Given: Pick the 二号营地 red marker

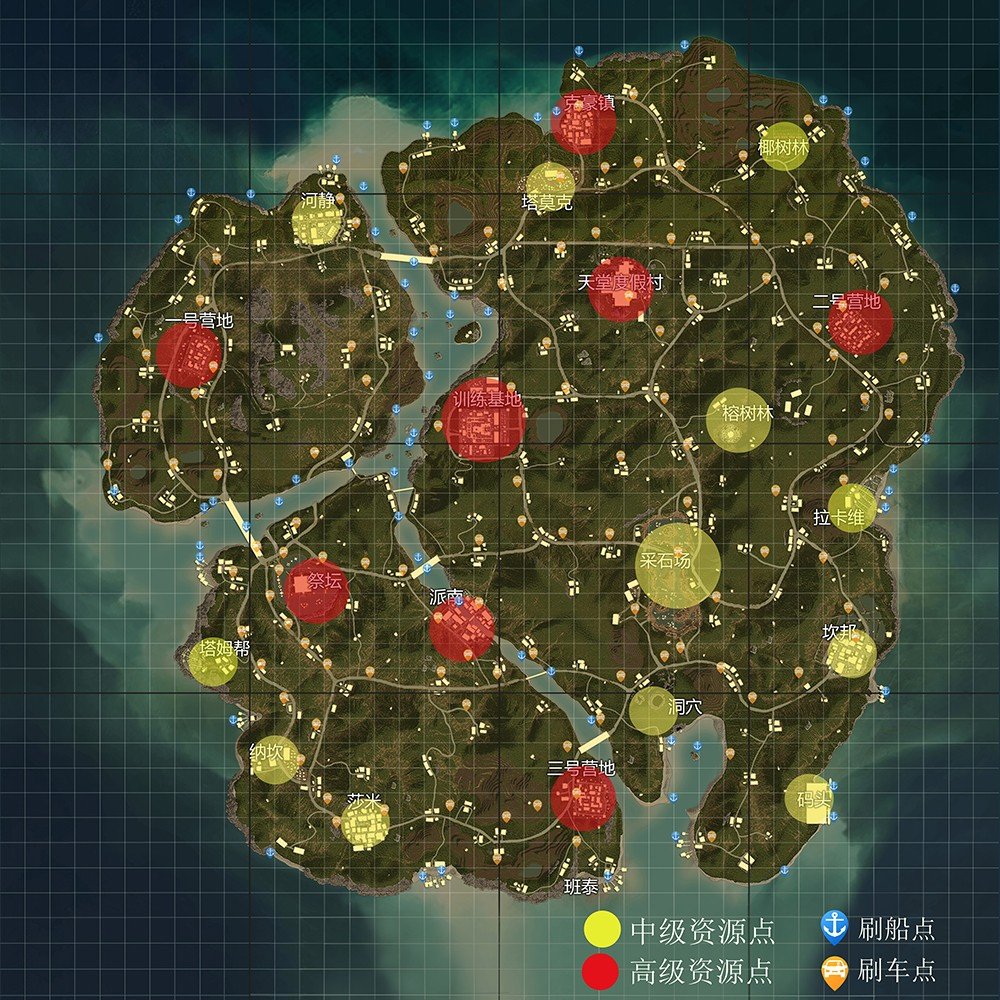Looking at the screenshot, I should tap(860, 322).
